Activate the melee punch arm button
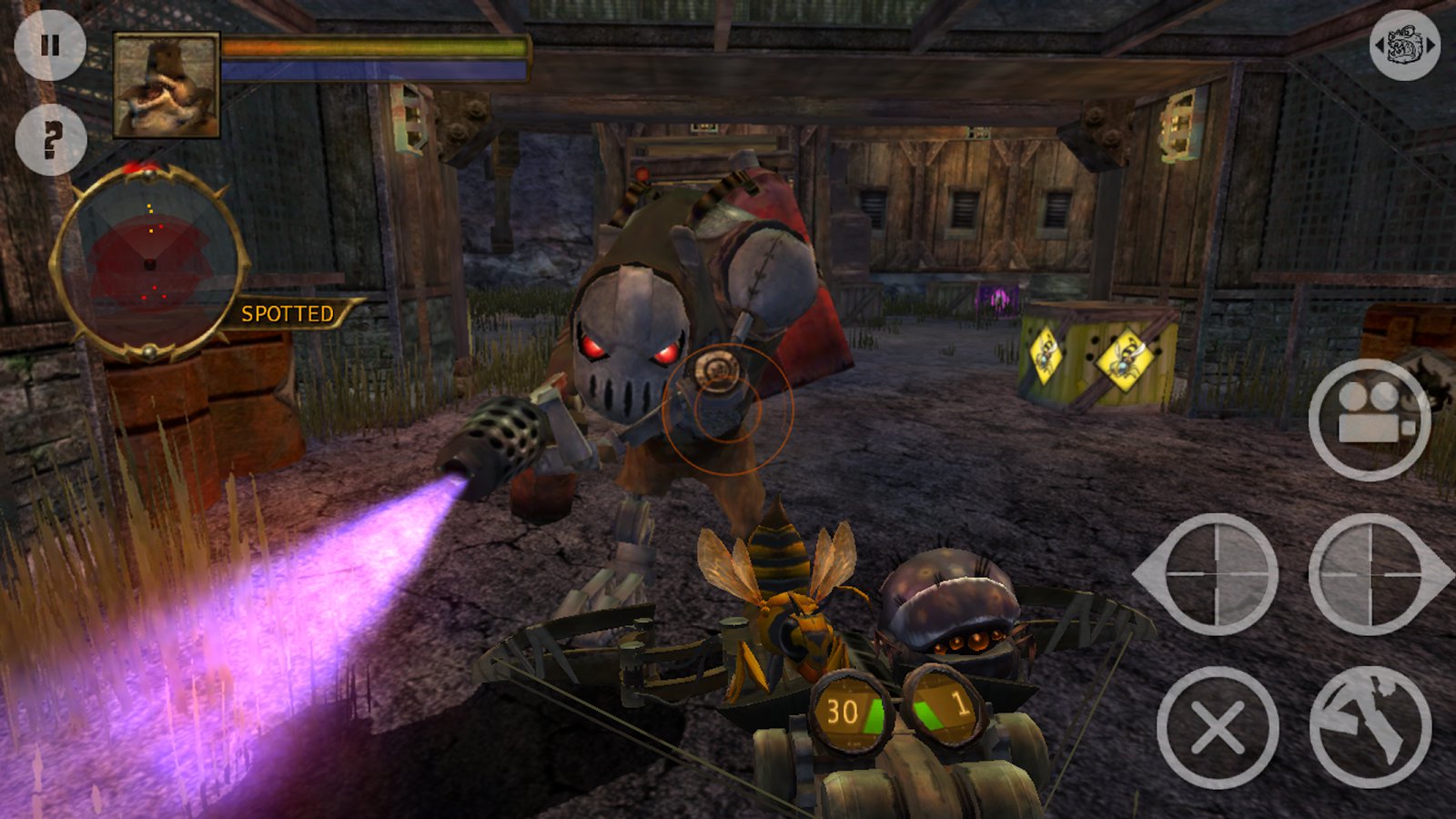1456x819 pixels. [x=1370, y=727]
